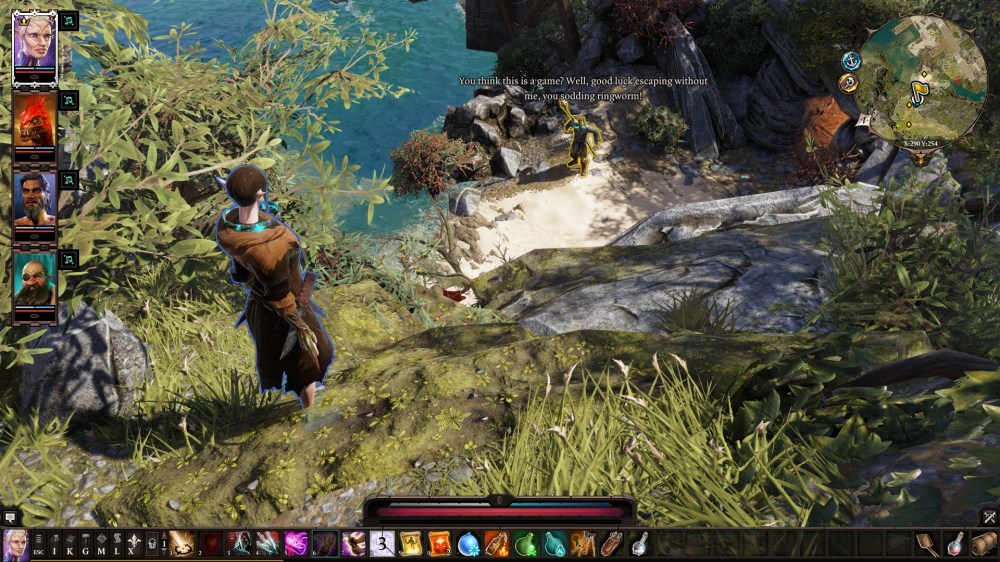Use the red health potion slot
Screen dimensions: 1000x562
[x=956, y=544]
